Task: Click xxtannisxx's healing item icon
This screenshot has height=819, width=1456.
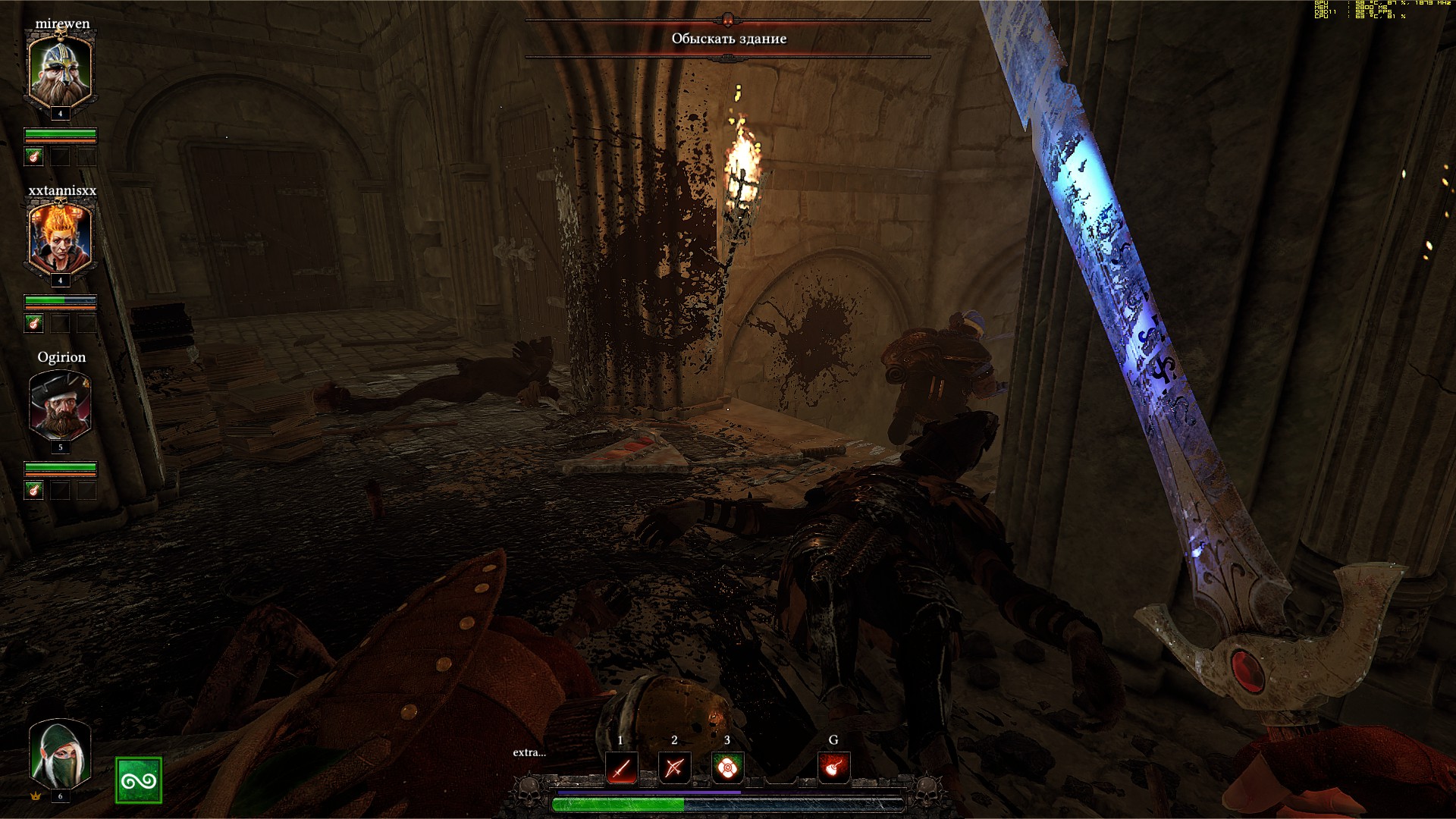Action: [x=34, y=324]
